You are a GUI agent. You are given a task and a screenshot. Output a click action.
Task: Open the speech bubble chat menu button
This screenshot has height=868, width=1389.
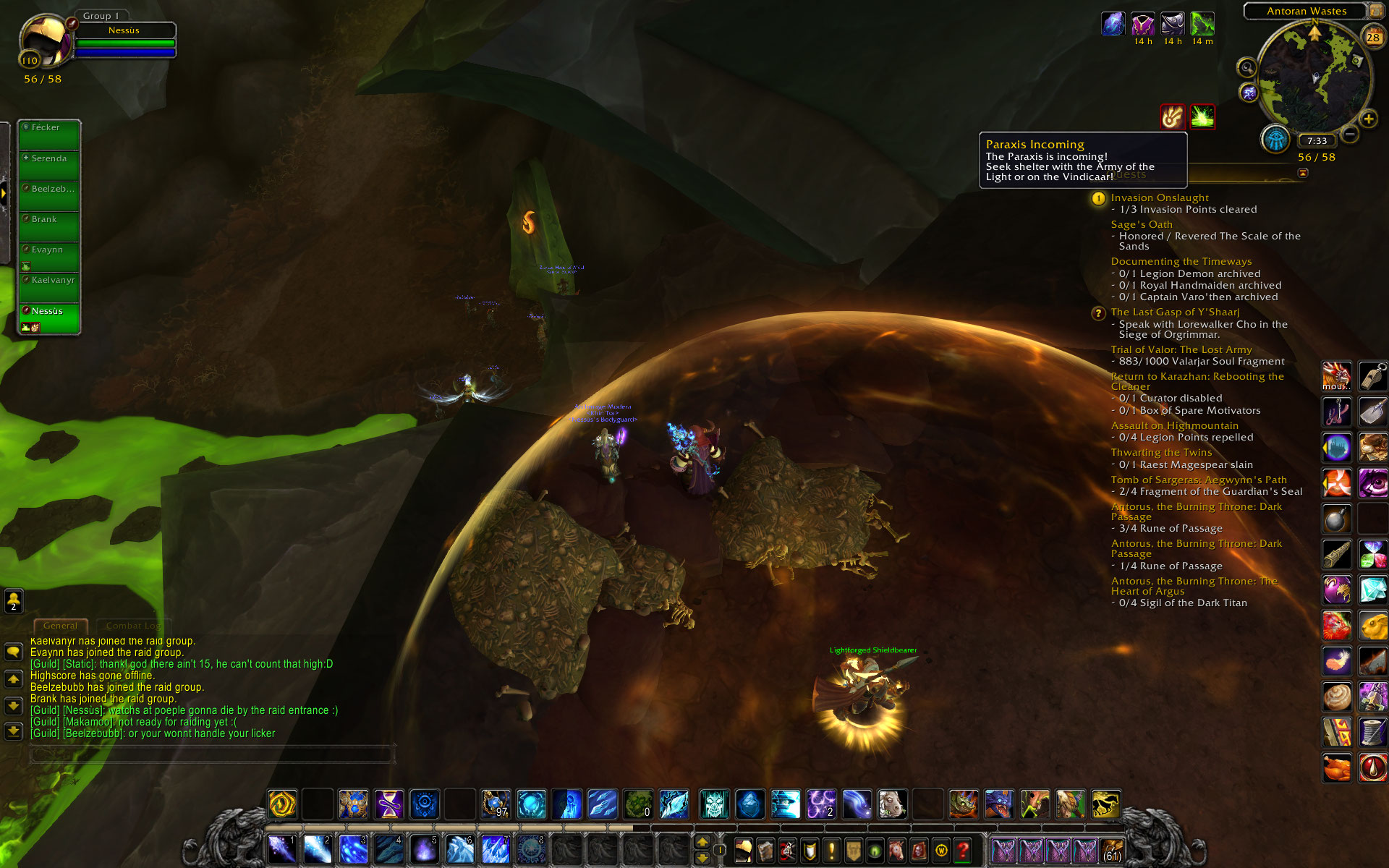pyautogui.click(x=13, y=652)
